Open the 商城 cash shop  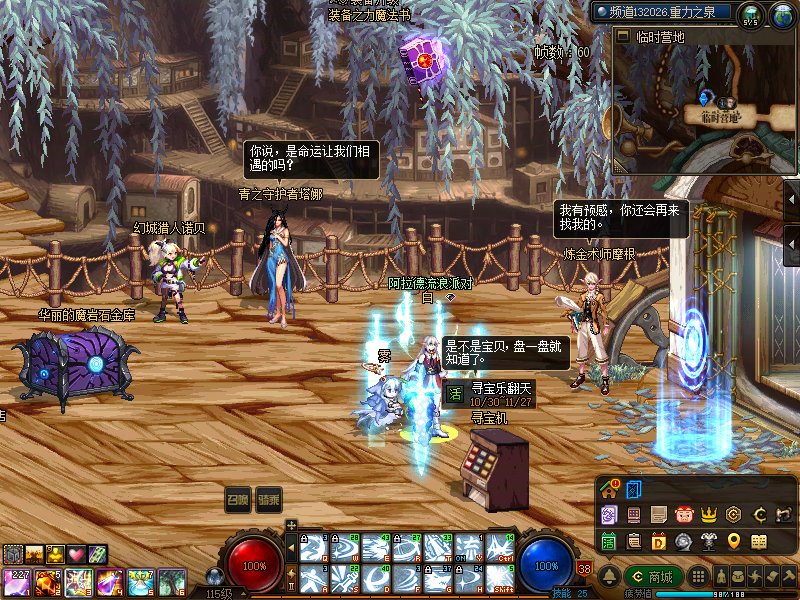[652, 577]
